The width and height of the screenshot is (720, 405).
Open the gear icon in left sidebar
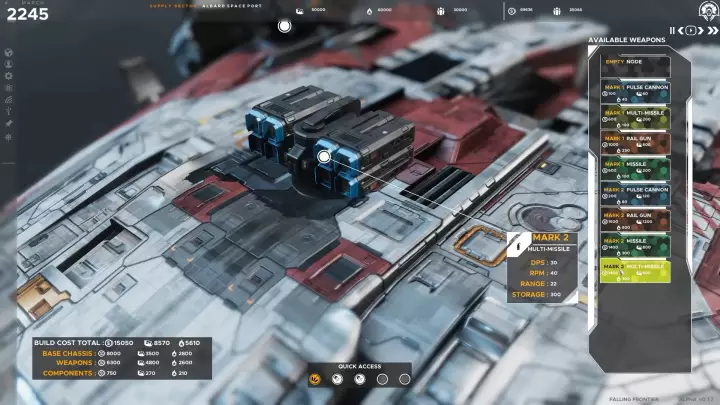pyautogui.click(x=9, y=77)
